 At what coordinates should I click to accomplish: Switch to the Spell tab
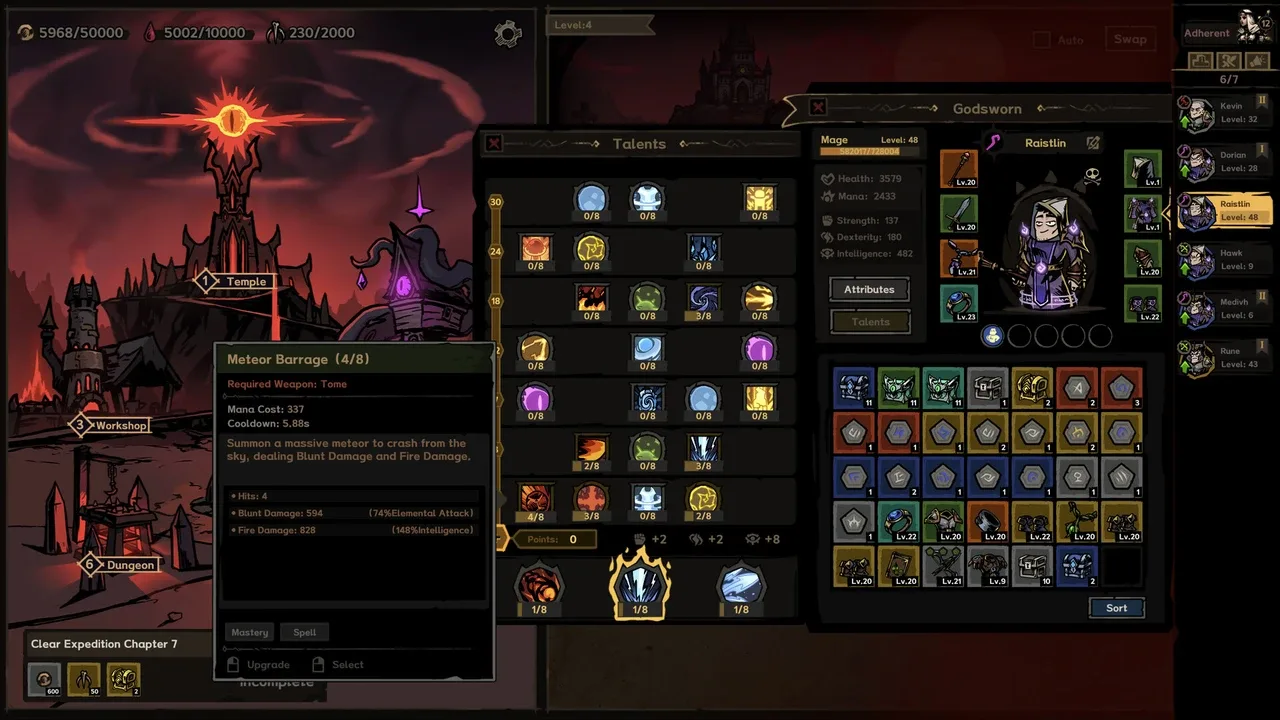coord(305,632)
